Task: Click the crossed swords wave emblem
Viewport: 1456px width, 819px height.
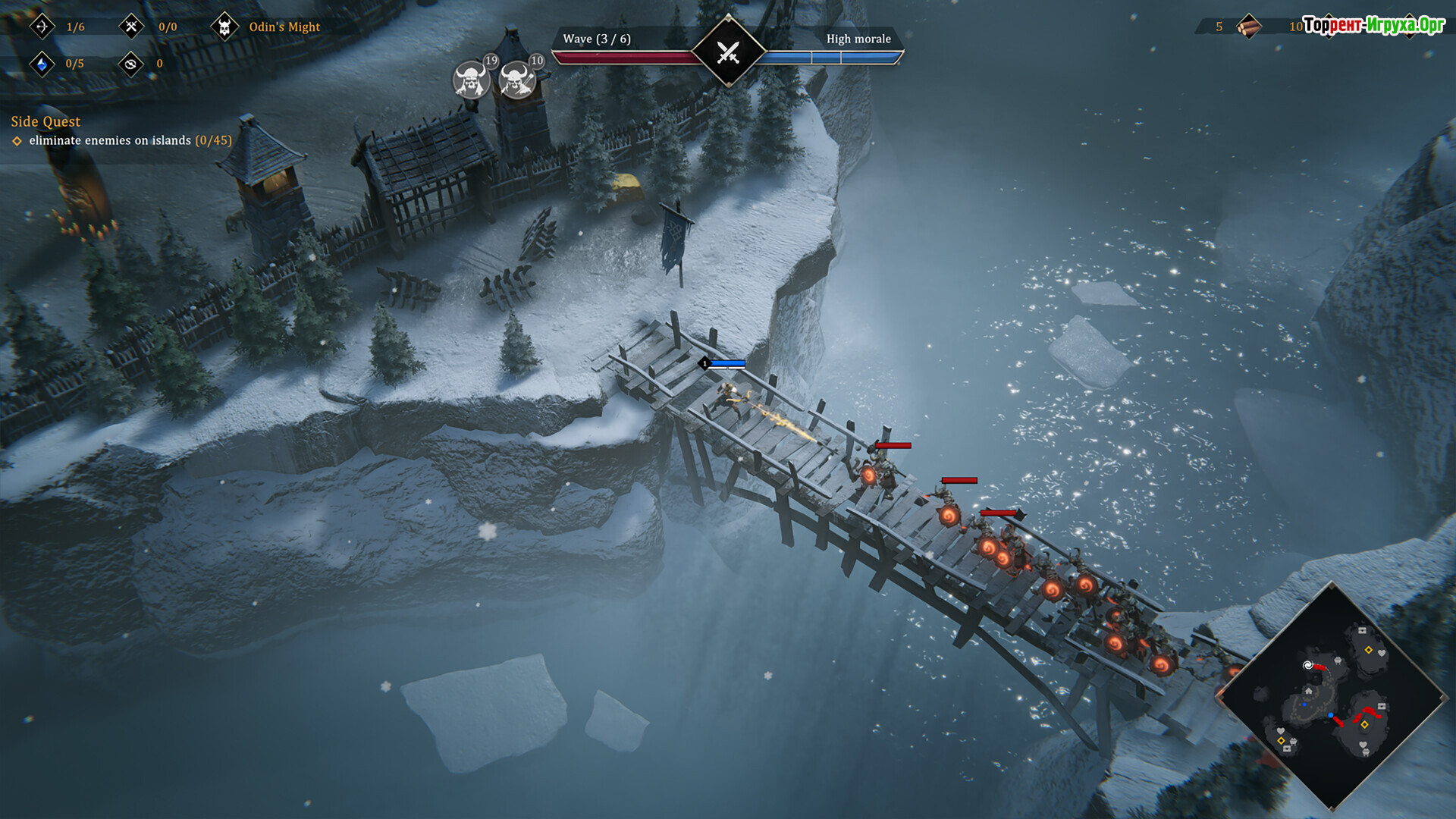Action: coord(728,52)
